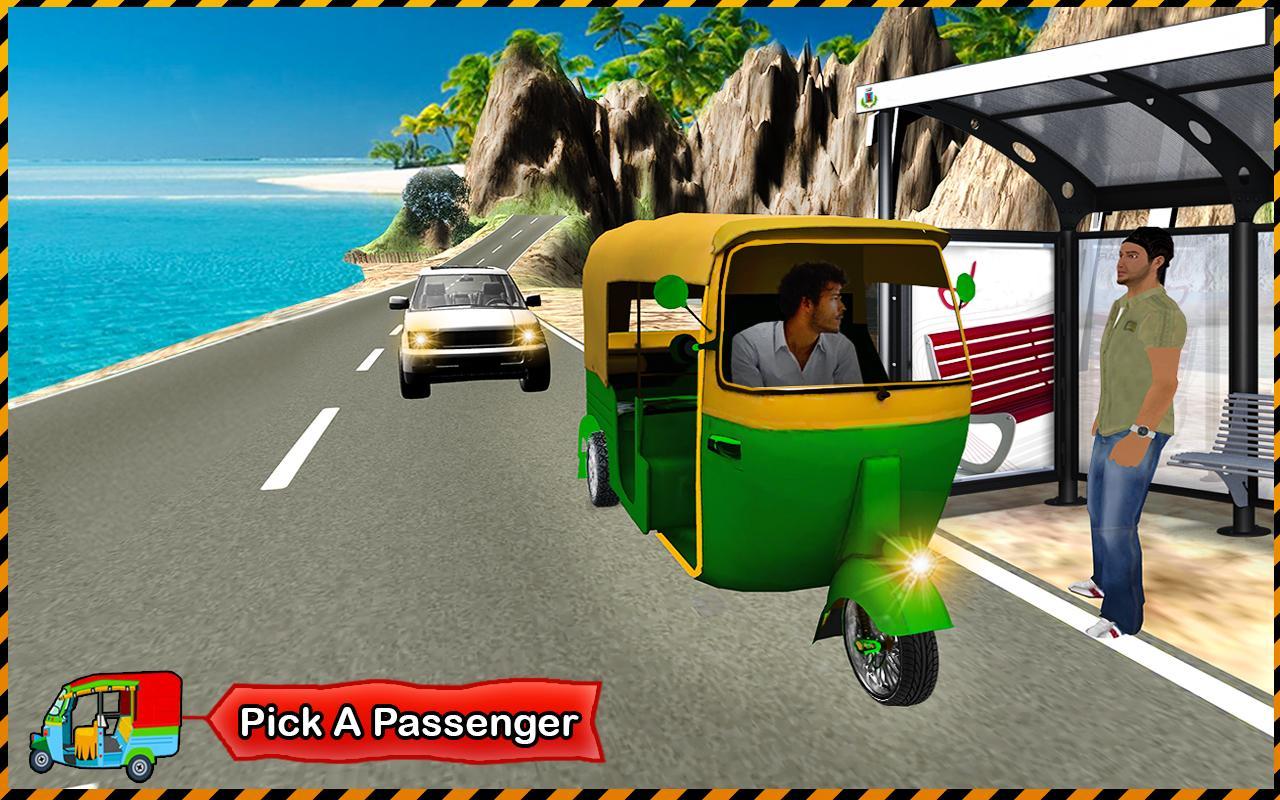Click the Pick A Passenger banner
The height and width of the screenshot is (800, 1280).
tap(408, 722)
